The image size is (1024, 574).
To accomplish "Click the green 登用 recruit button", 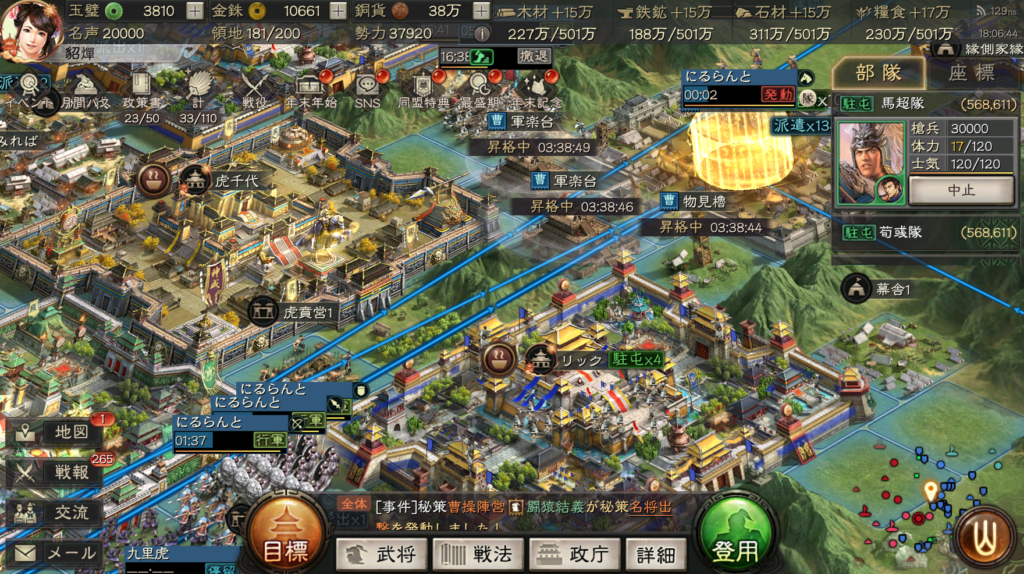I will (736, 539).
